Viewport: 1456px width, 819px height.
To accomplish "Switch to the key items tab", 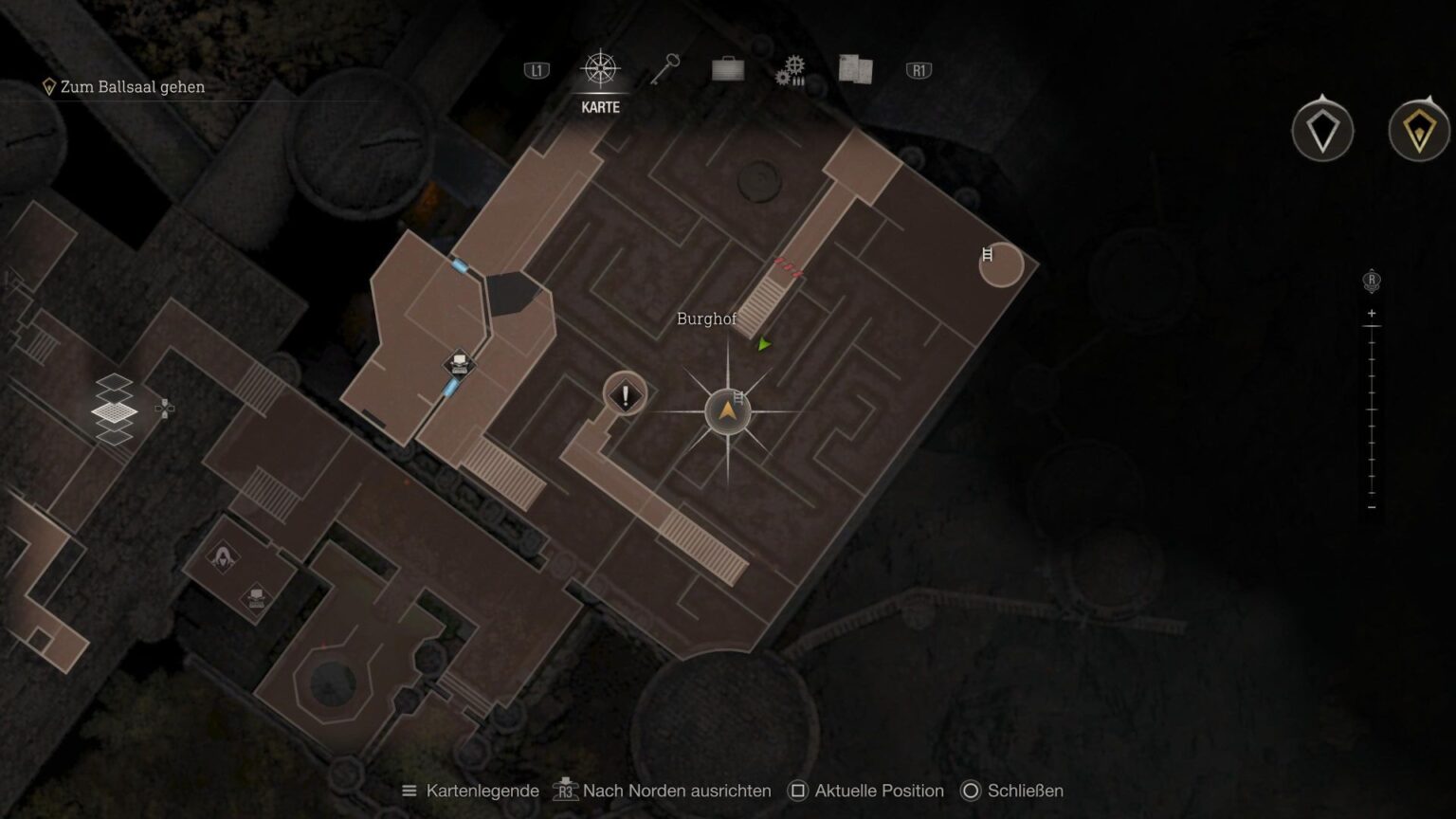I will point(664,69).
